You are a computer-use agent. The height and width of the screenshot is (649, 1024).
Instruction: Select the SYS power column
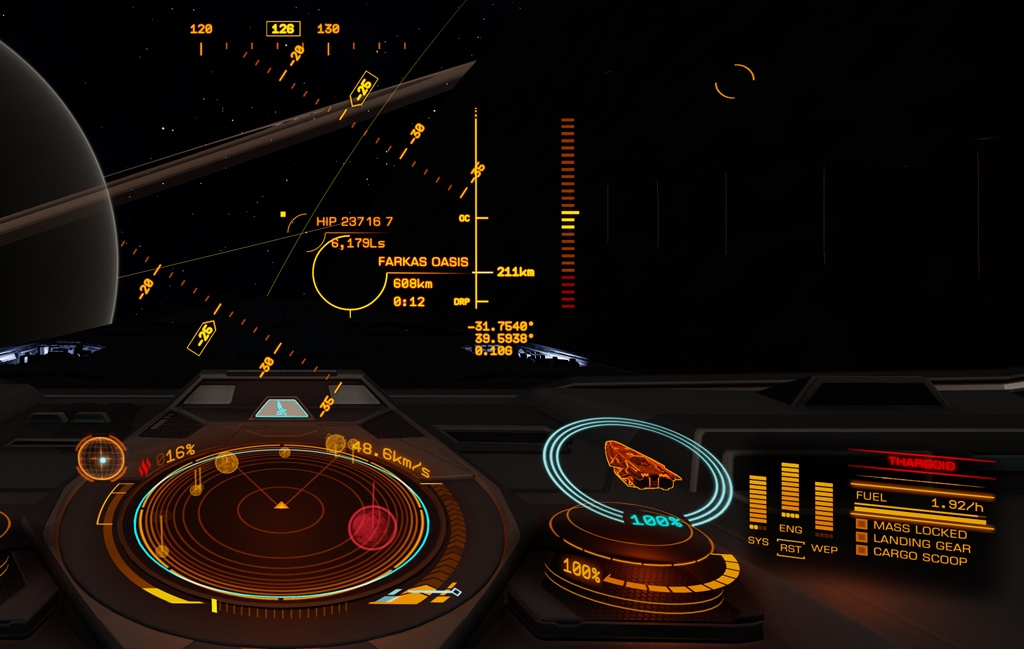758,500
